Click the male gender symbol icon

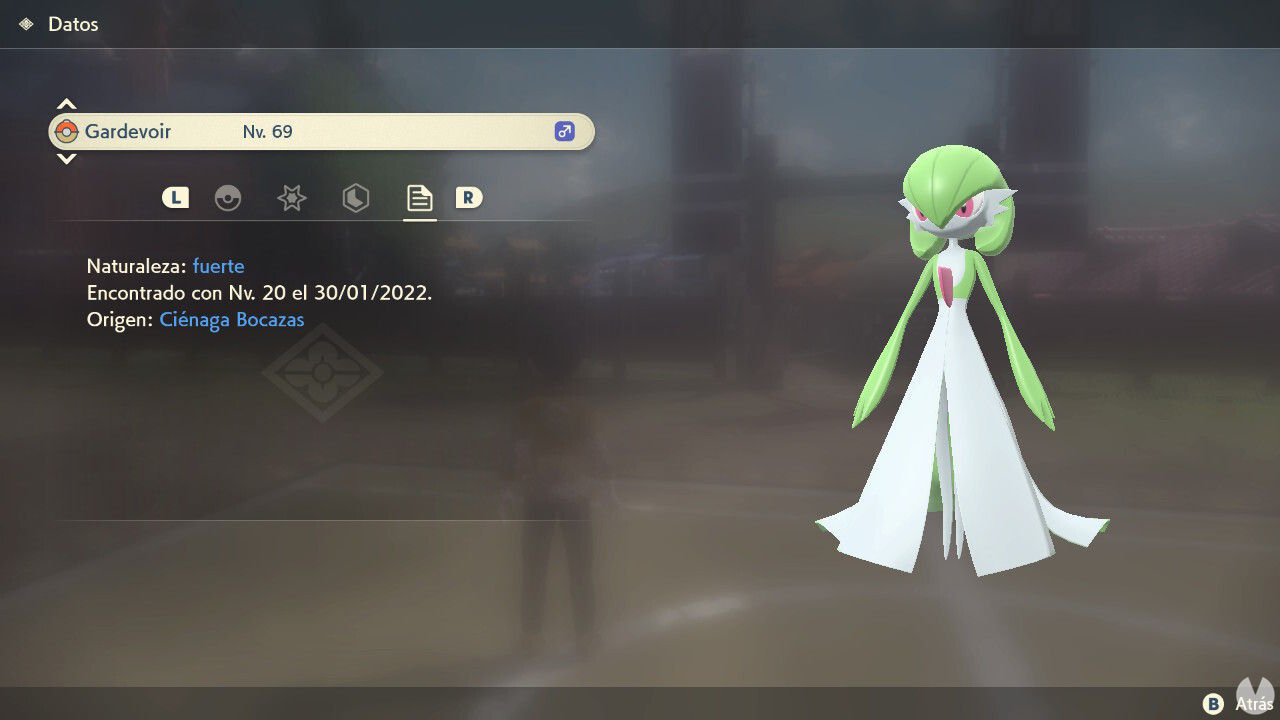pyautogui.click(x=563, y=131)
